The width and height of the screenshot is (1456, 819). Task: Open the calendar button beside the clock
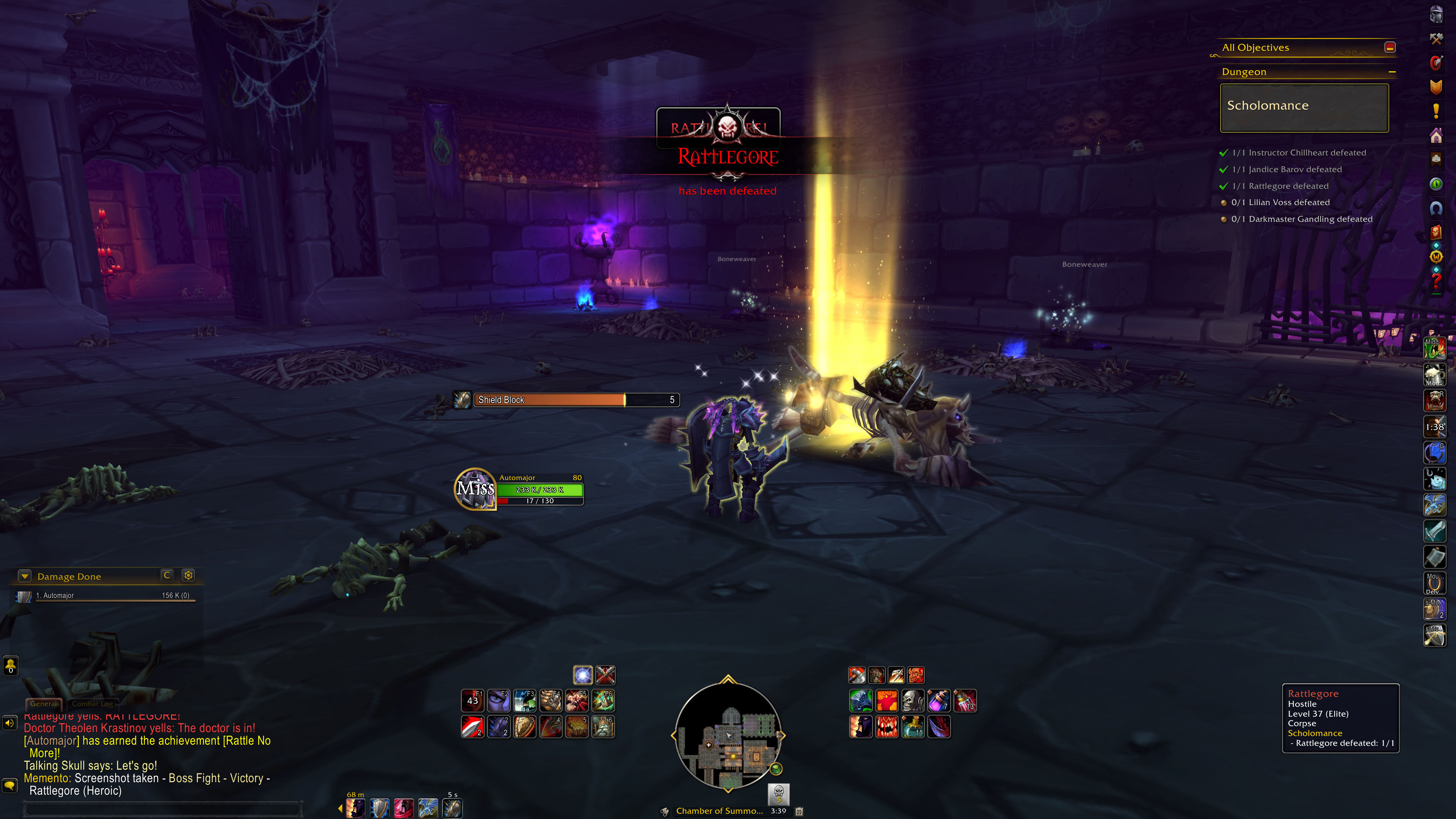[799, 811]
